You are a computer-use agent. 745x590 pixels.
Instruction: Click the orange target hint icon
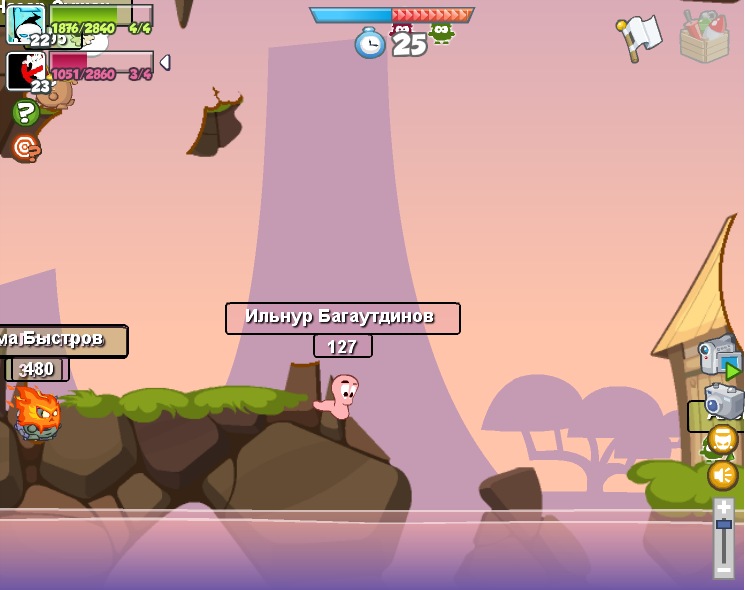point(25,148)
